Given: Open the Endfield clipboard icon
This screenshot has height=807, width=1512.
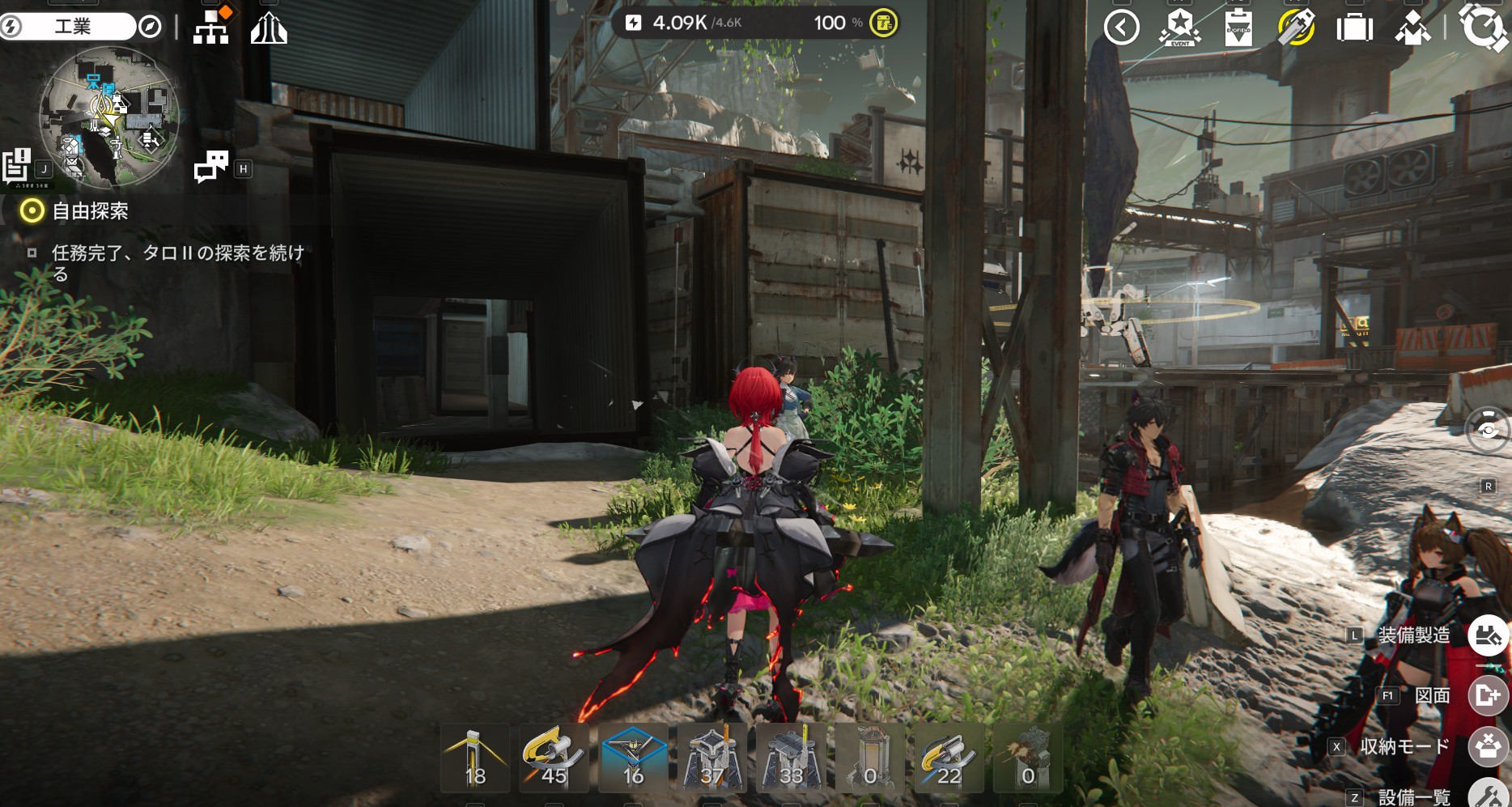Looking at the screenshot, I should point(1238,28).
